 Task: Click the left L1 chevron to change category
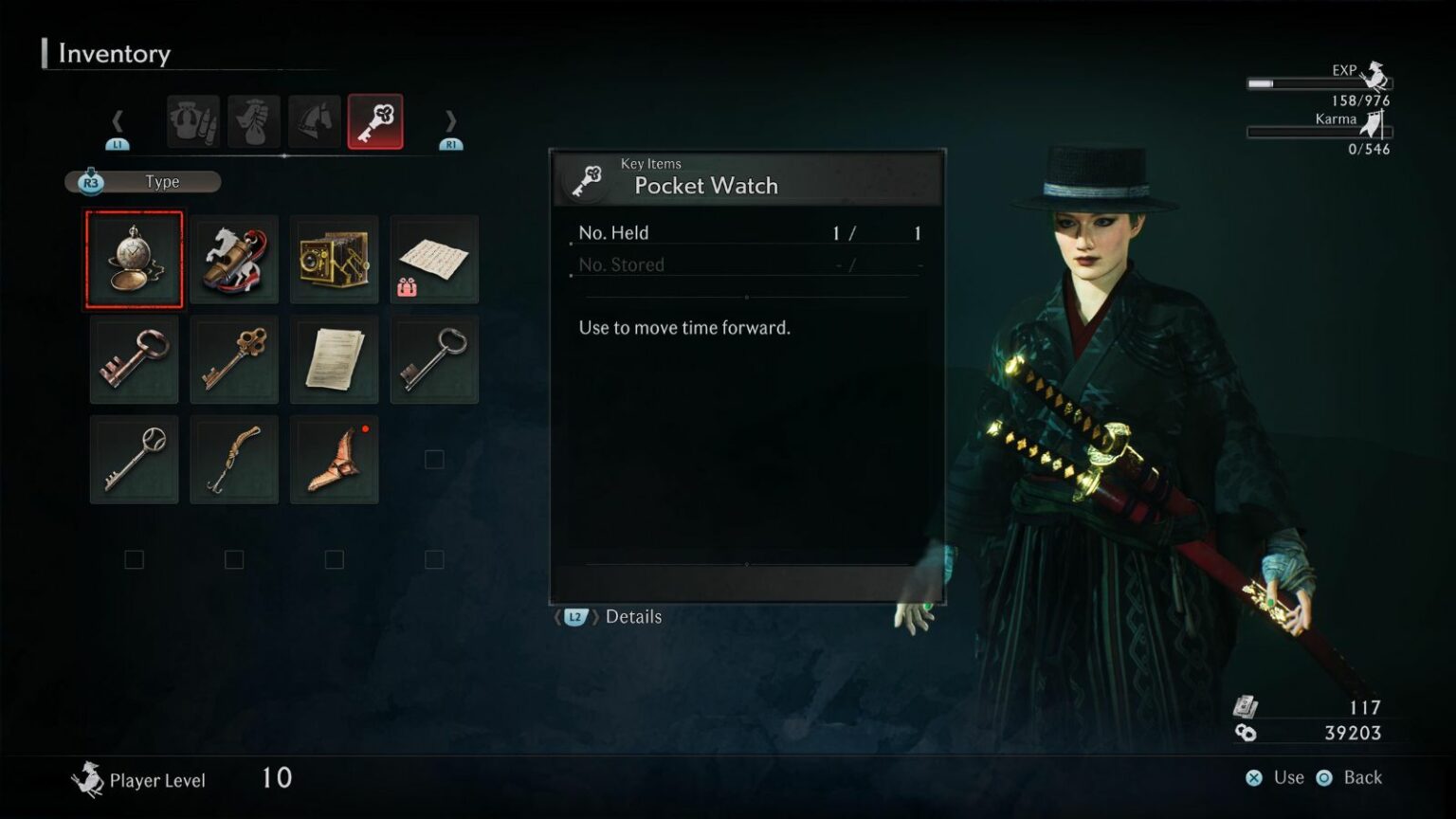click(x=118, y=121)
